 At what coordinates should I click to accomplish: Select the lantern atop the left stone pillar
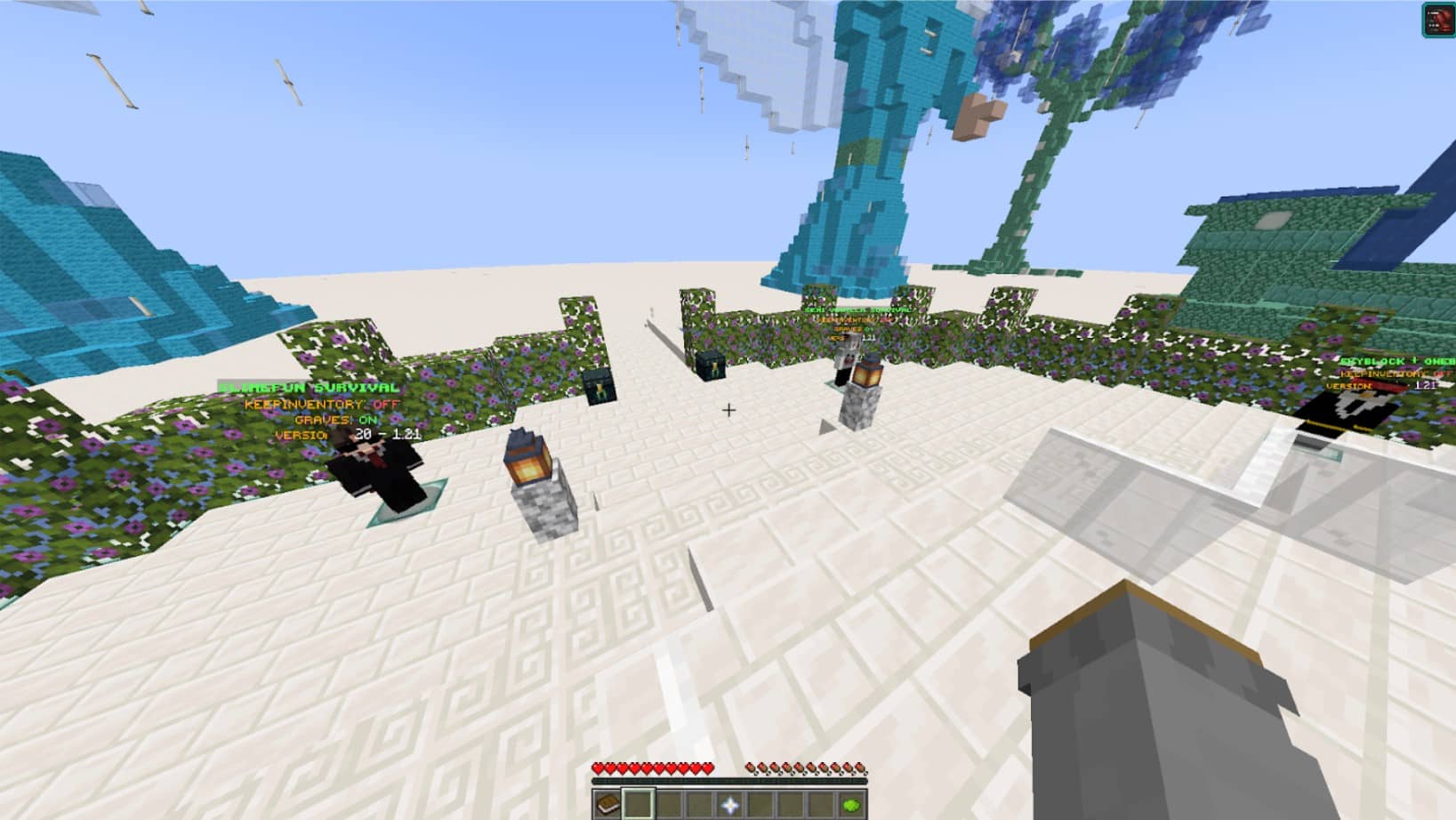tap(530, 461)
